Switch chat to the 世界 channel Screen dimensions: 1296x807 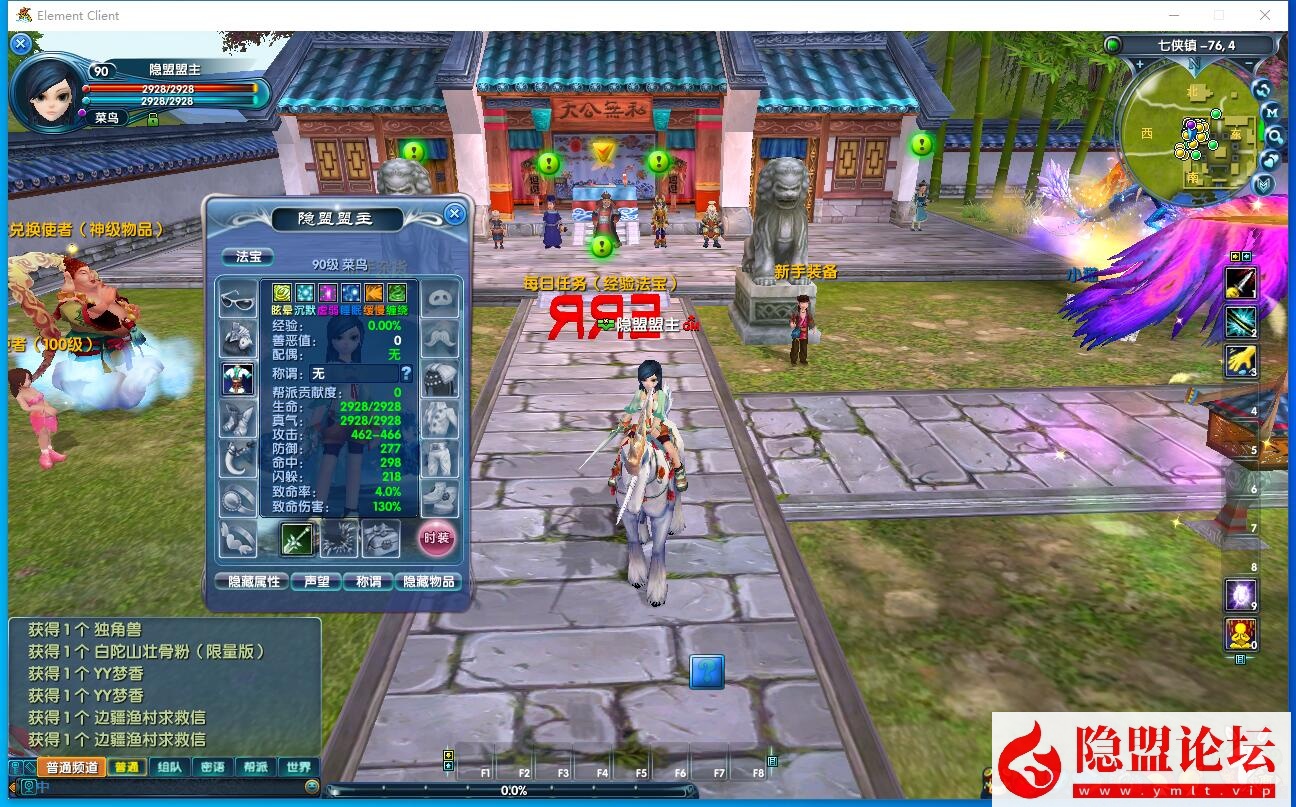coord(298,767)
